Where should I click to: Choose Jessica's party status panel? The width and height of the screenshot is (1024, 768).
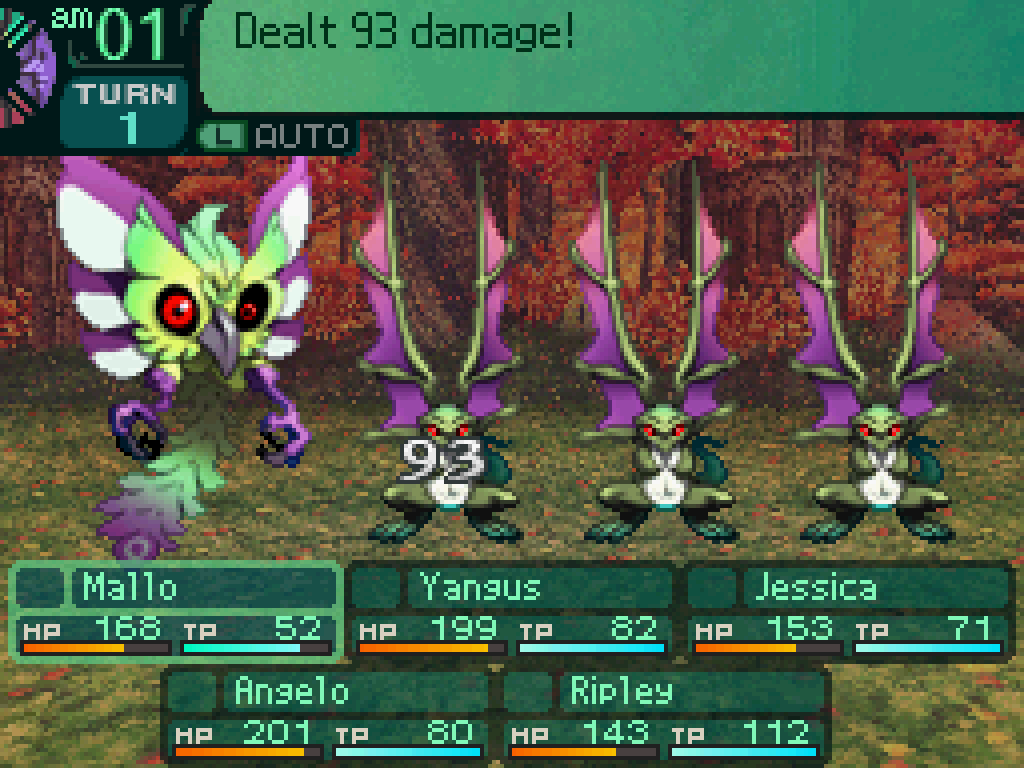848,612
